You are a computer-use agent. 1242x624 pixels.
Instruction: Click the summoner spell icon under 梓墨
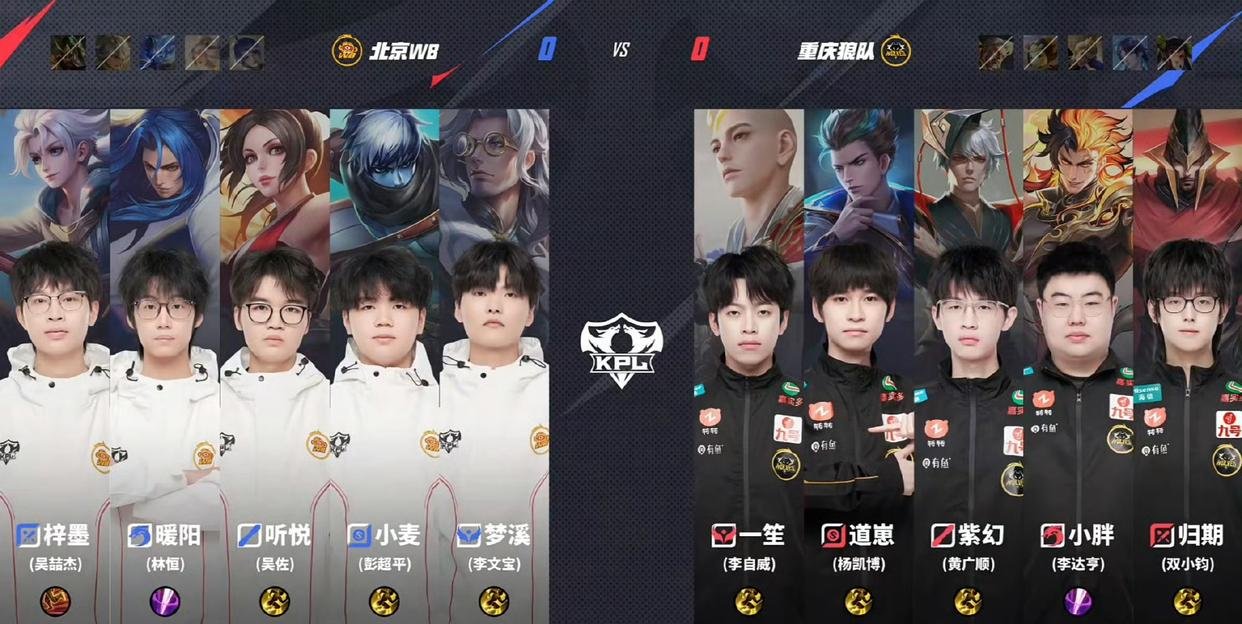coord(55,601)
